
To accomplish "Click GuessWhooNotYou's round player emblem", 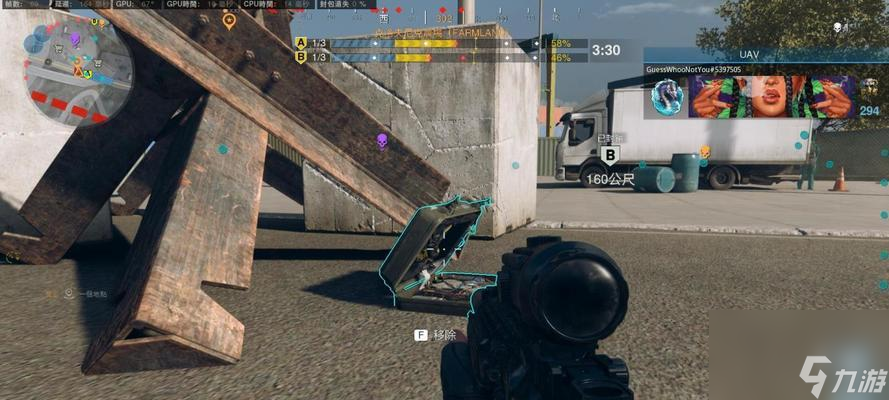I will [667, 97].
